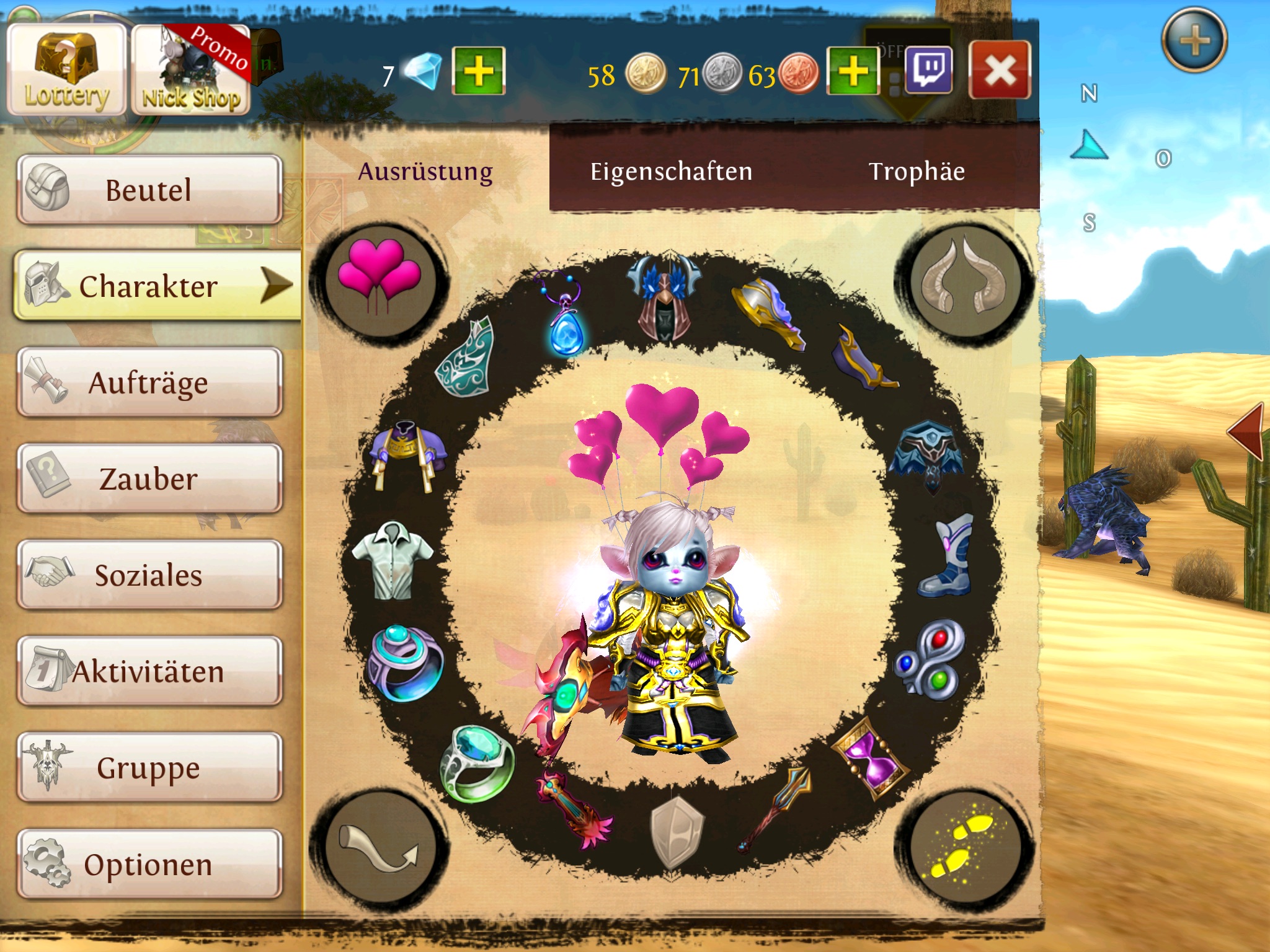Select the blue teardrop amulet slot
1270x952 pixels.
click(x=564, y=316)
